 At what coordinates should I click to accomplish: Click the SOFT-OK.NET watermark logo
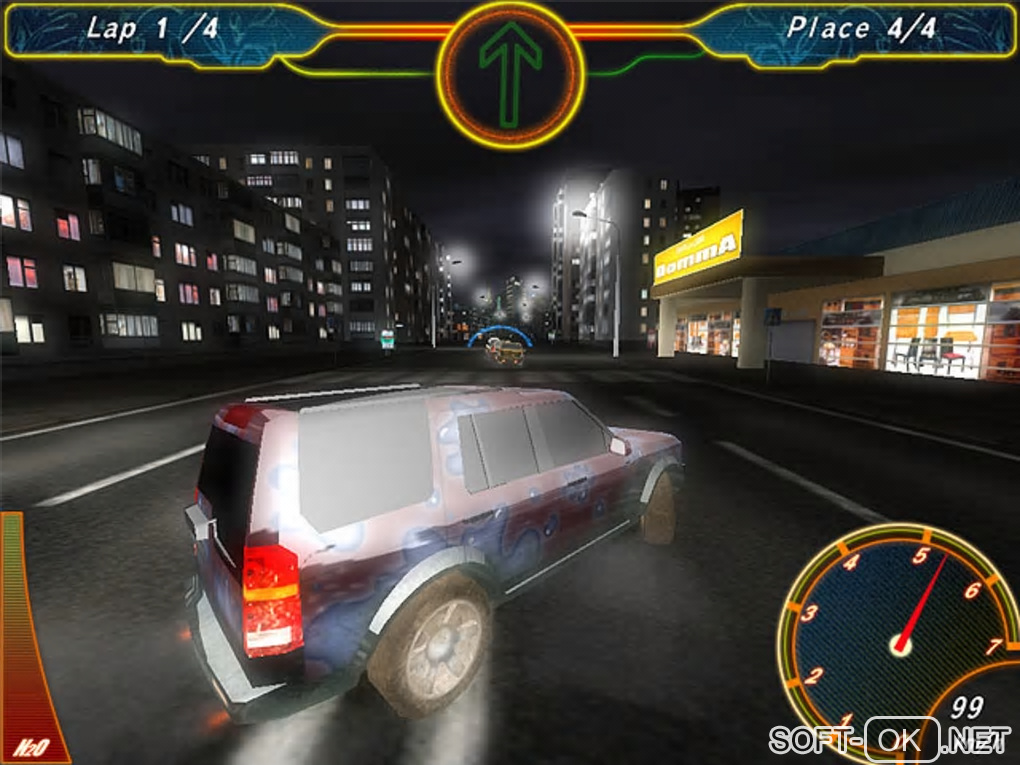click(889, 740)
